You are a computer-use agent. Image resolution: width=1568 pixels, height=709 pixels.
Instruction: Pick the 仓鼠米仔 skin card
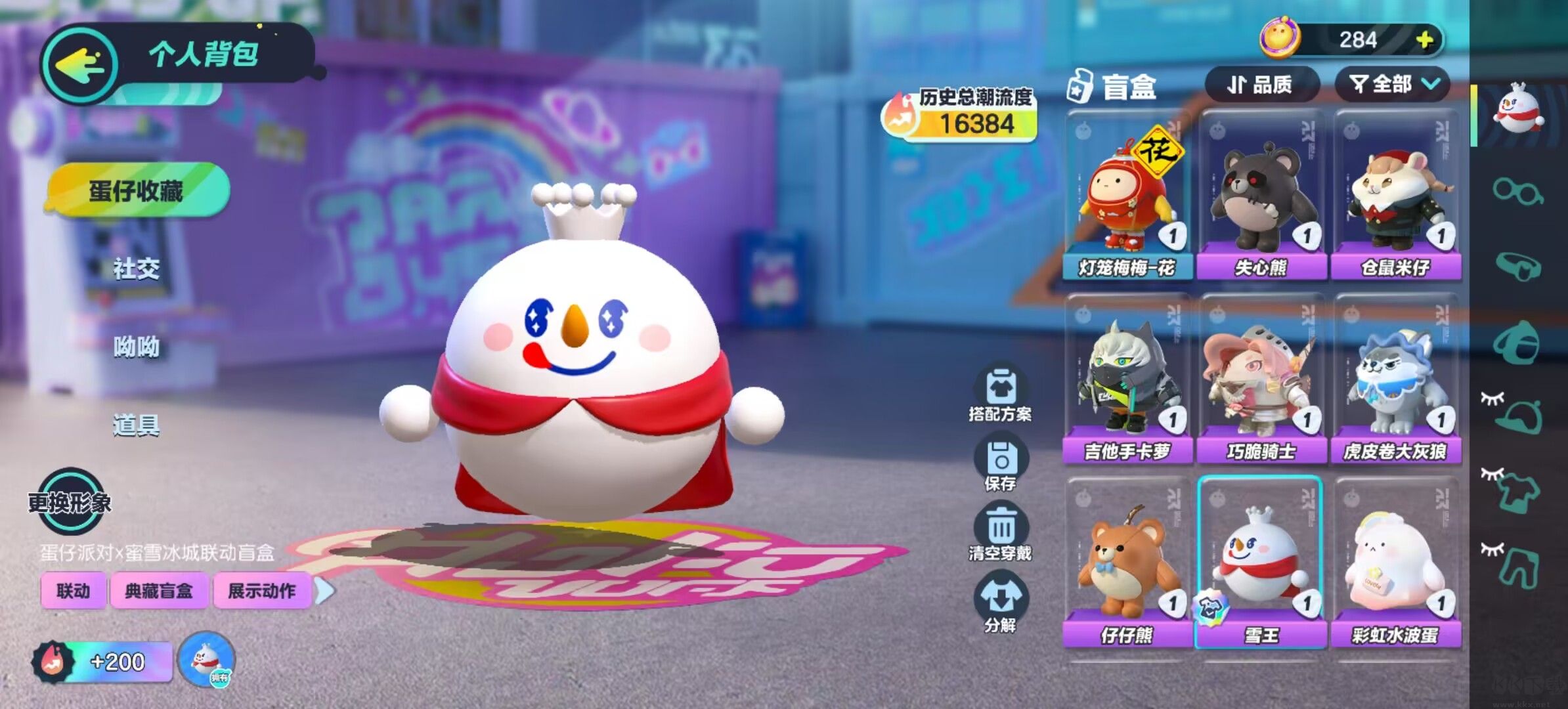(1396, 197)
